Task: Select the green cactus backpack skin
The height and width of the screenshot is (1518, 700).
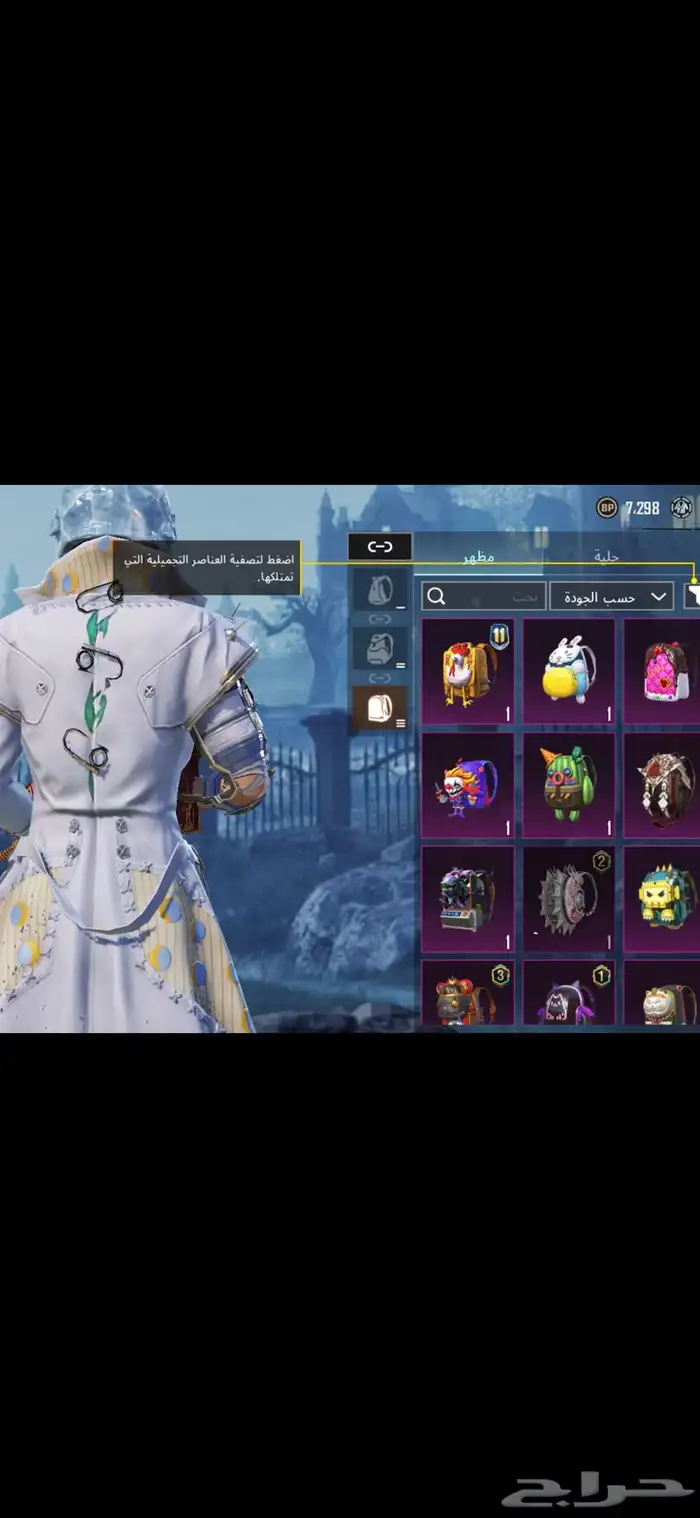Action: click(x=569, y=785)
